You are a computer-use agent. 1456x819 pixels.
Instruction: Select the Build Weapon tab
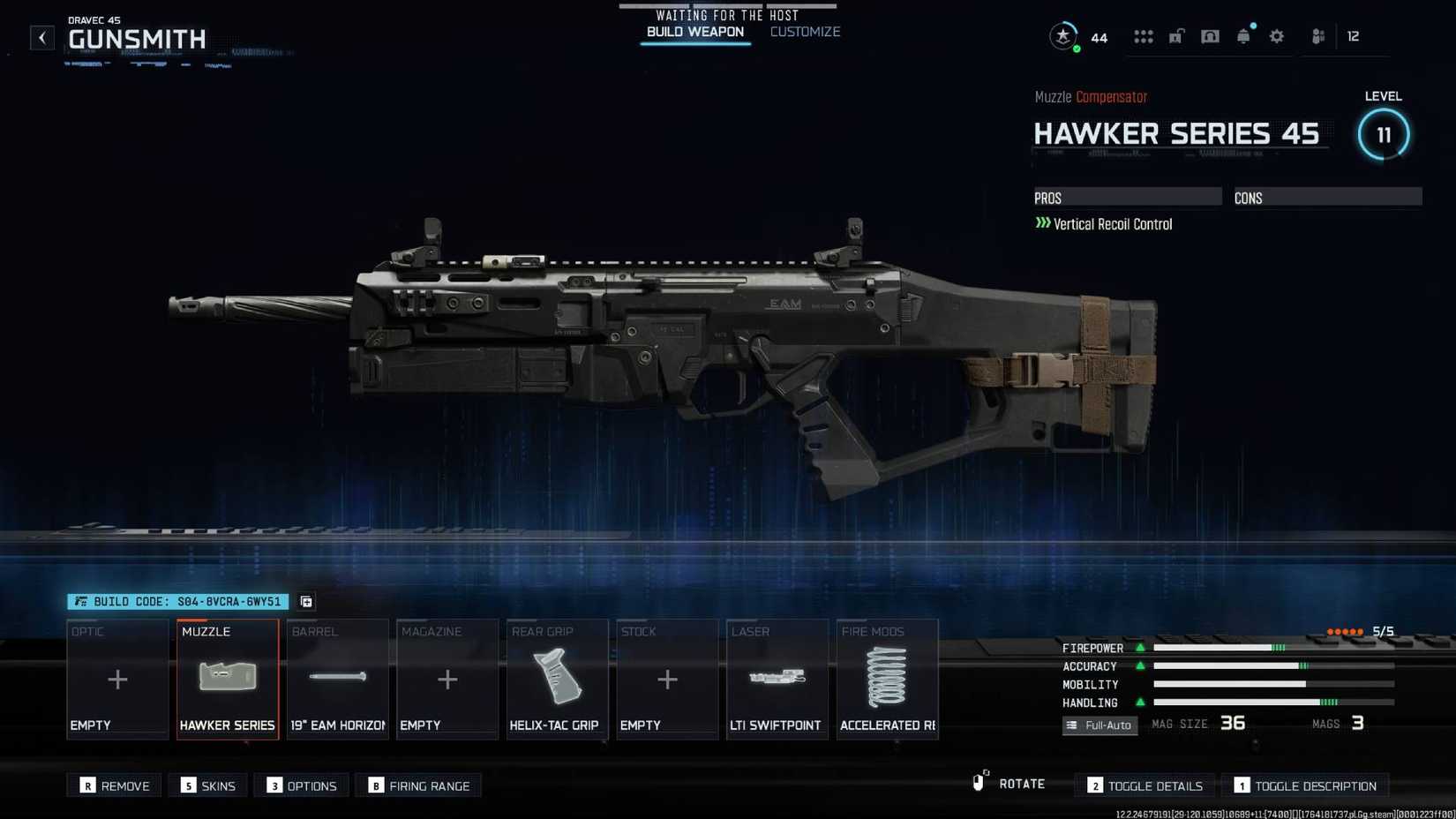click(695, 32)
